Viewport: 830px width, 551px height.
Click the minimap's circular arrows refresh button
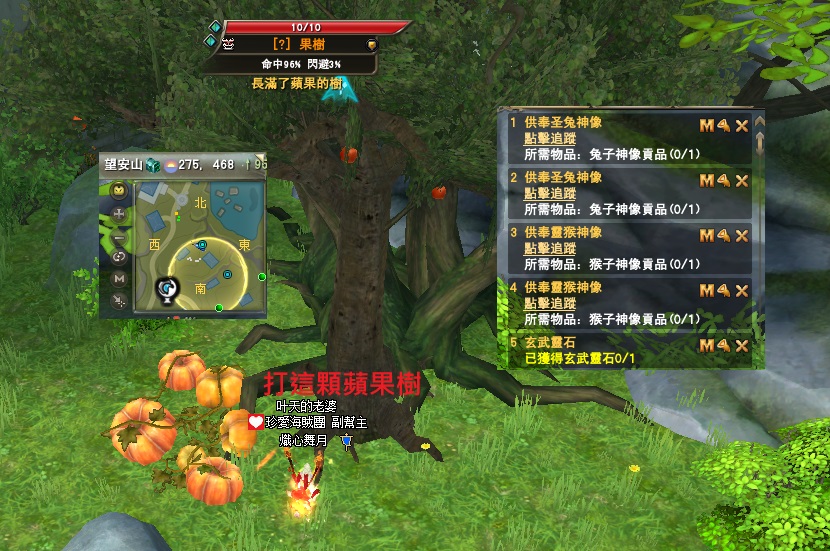point(120,257)
